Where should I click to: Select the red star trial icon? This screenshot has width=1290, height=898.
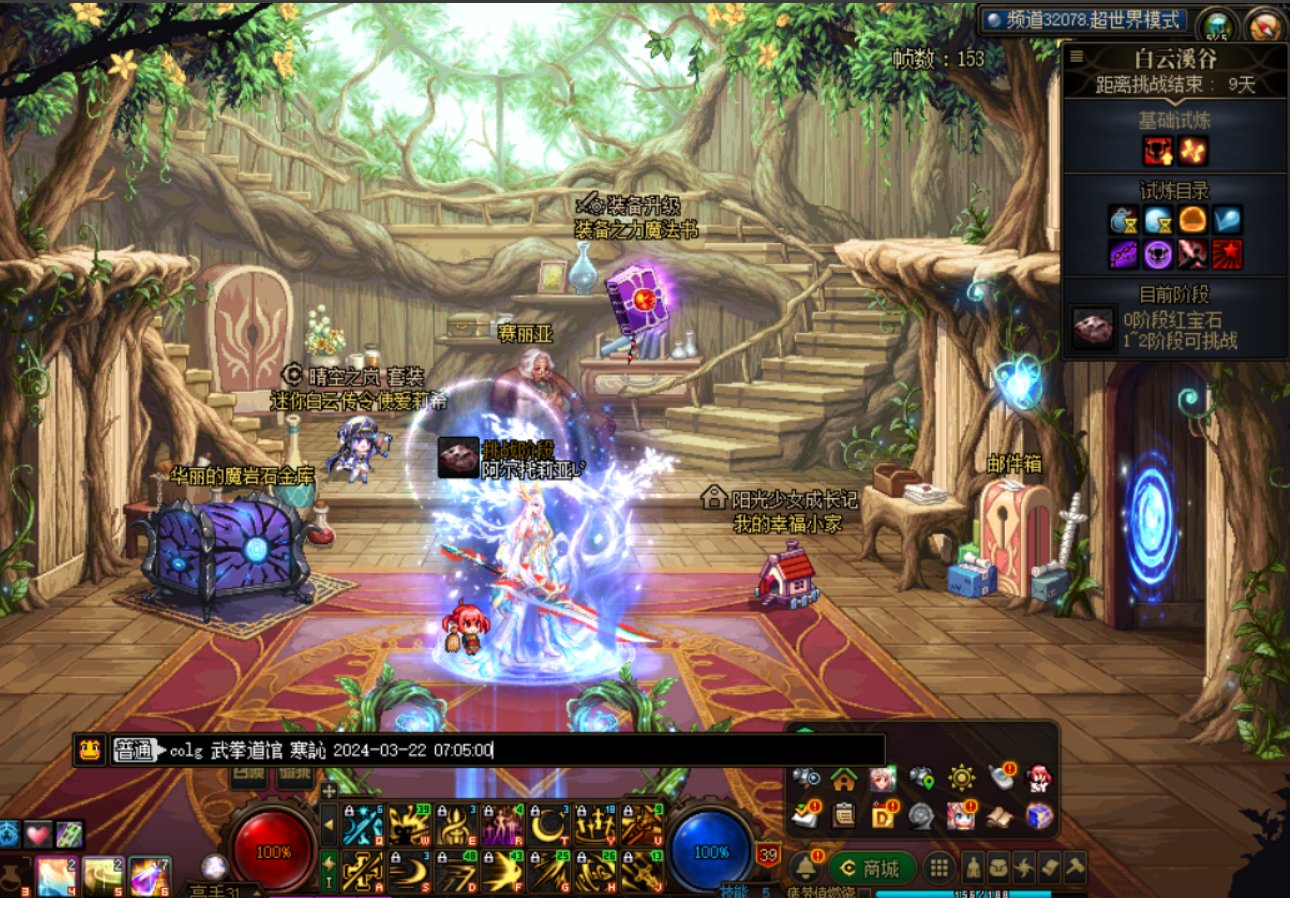pos(1227,254)
